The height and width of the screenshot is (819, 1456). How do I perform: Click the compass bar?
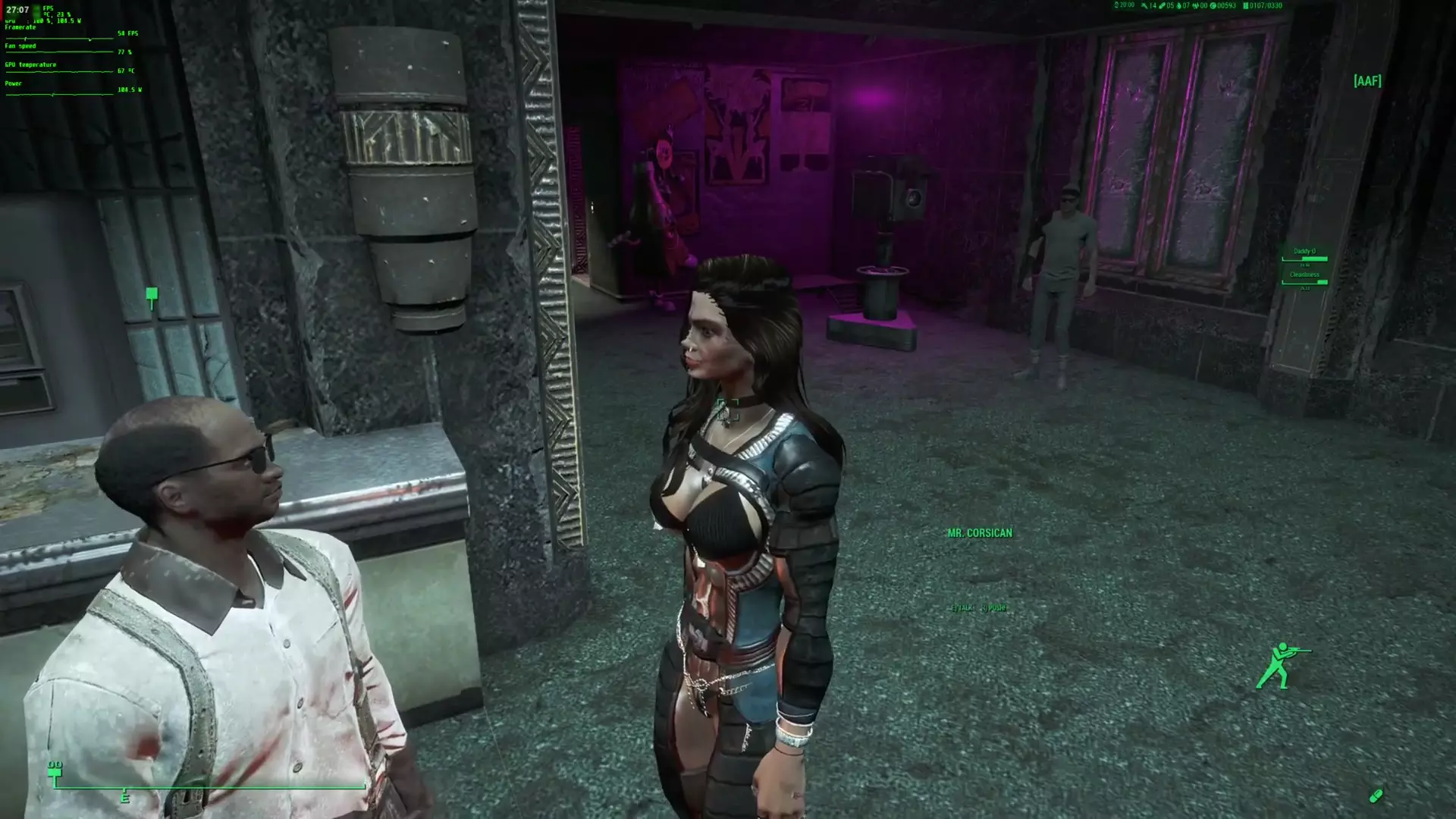209,786
